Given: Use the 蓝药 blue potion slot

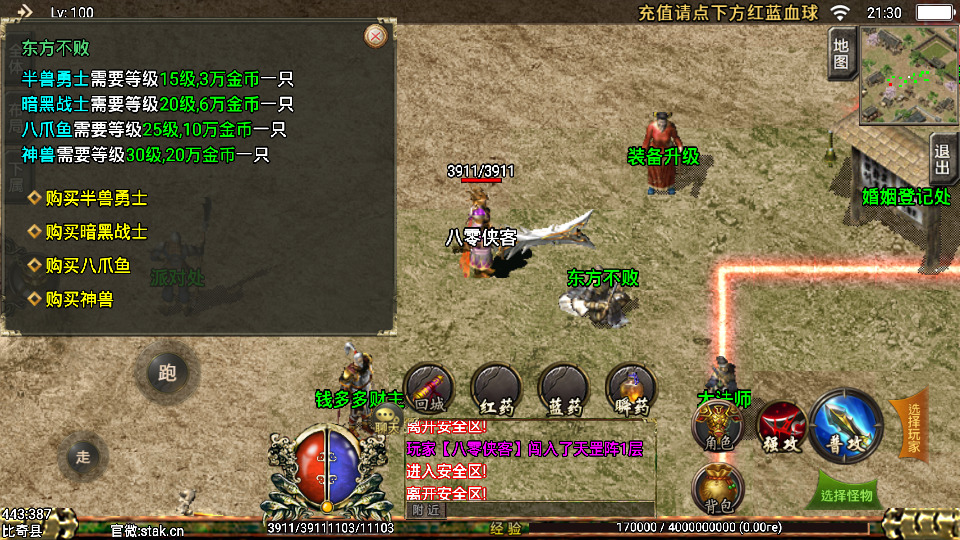Looking at the screenshot, I should (x=563, y=390).
